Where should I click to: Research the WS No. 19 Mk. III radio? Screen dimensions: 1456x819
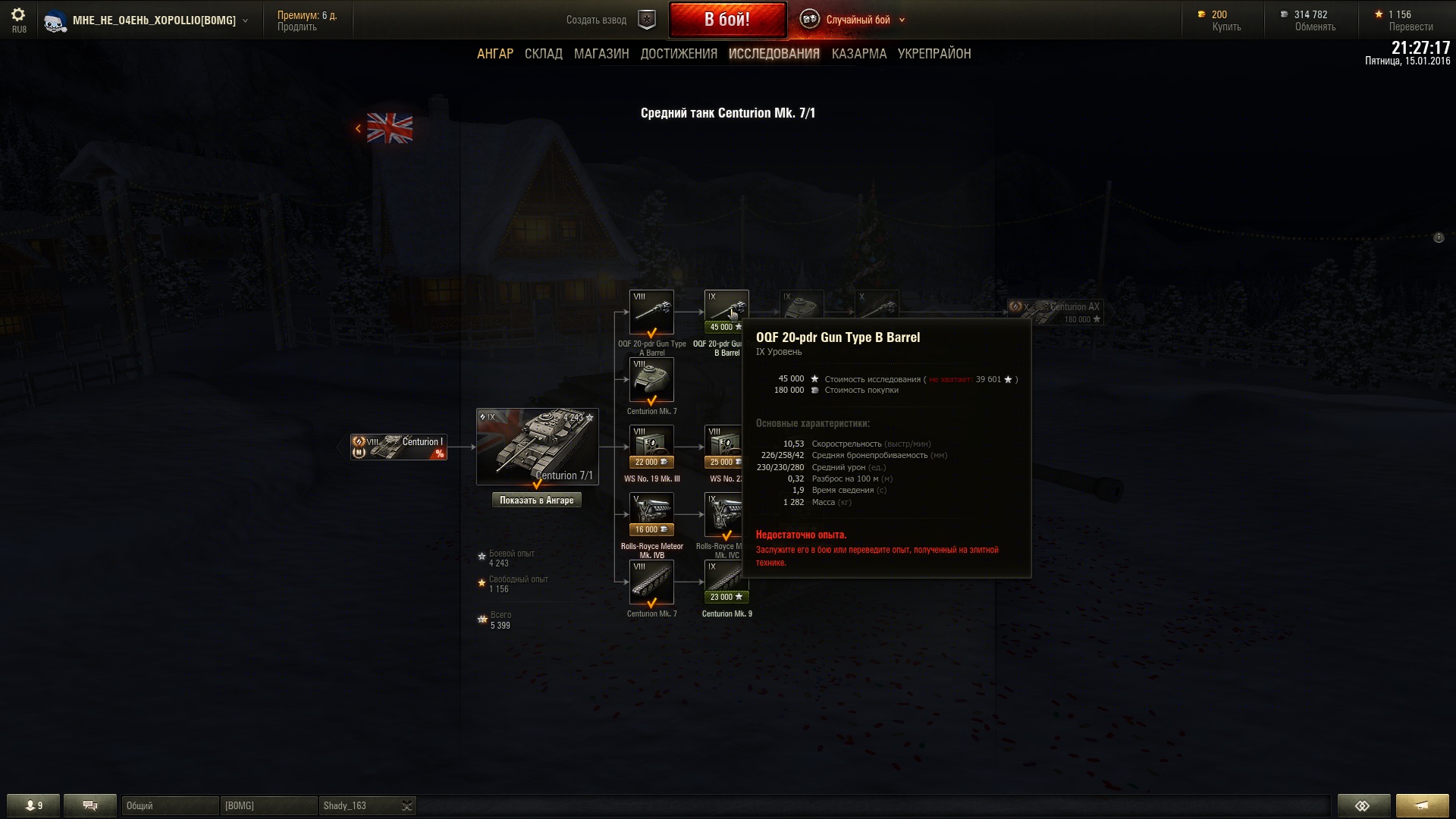pos(651,447)
